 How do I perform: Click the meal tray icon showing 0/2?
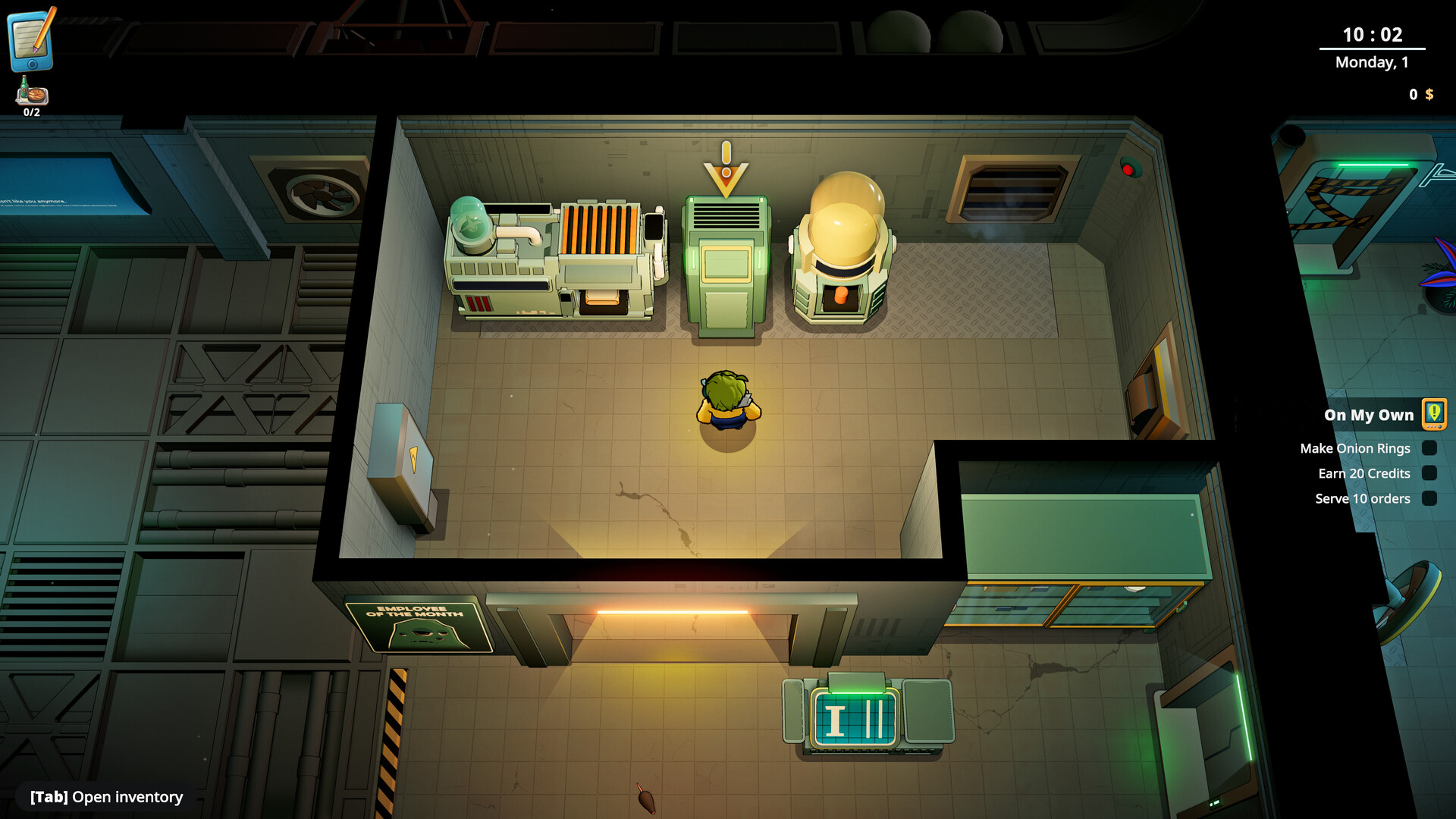click(31, 93)
